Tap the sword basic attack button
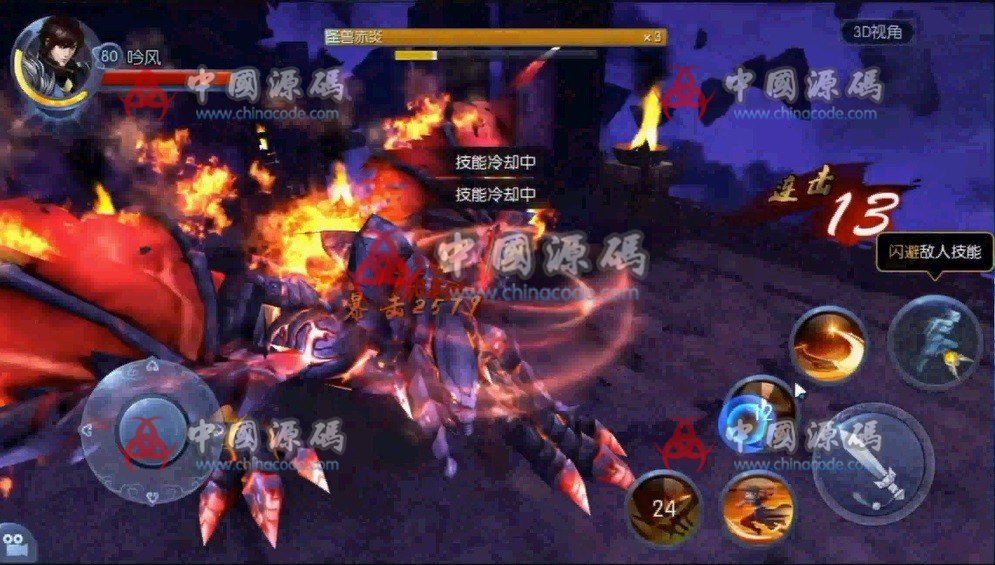The width and height of the screenshot is (995, 565). (873, 463)
